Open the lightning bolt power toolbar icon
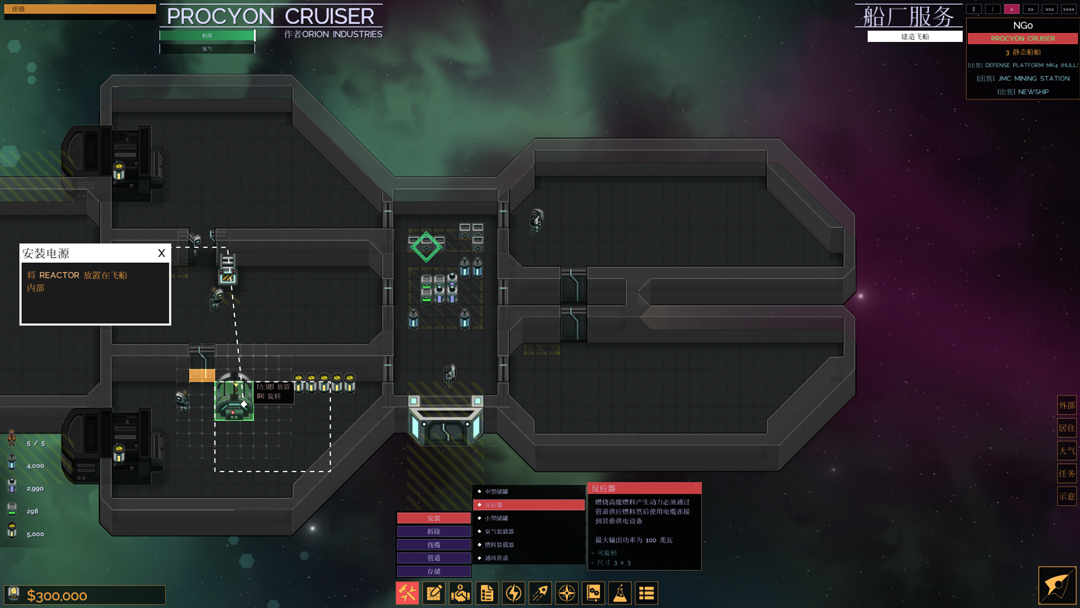The image size is (1080, 608). [514, 593]
